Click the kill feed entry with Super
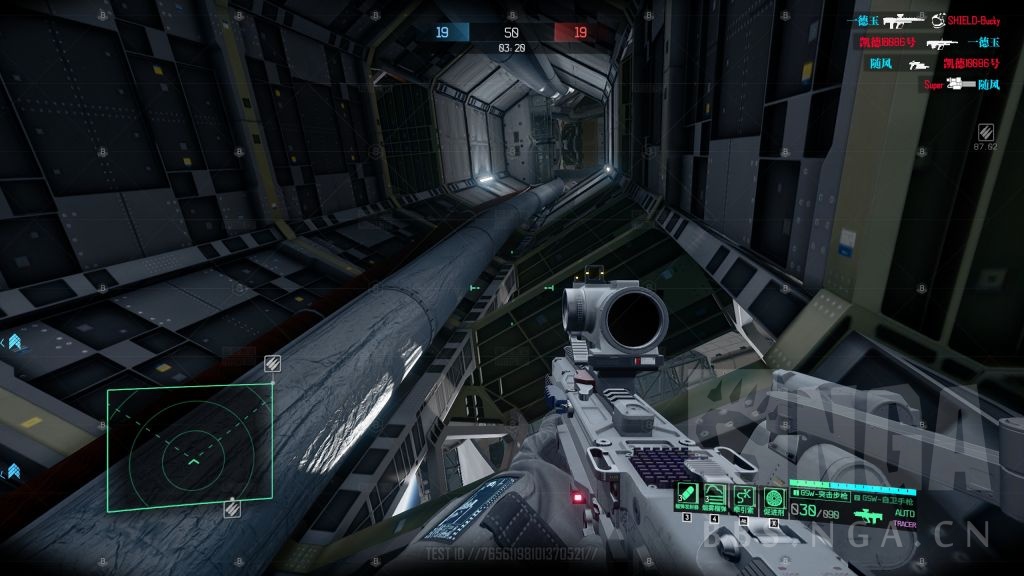This screenshot has width=1024, height=576. pos(960,85)
